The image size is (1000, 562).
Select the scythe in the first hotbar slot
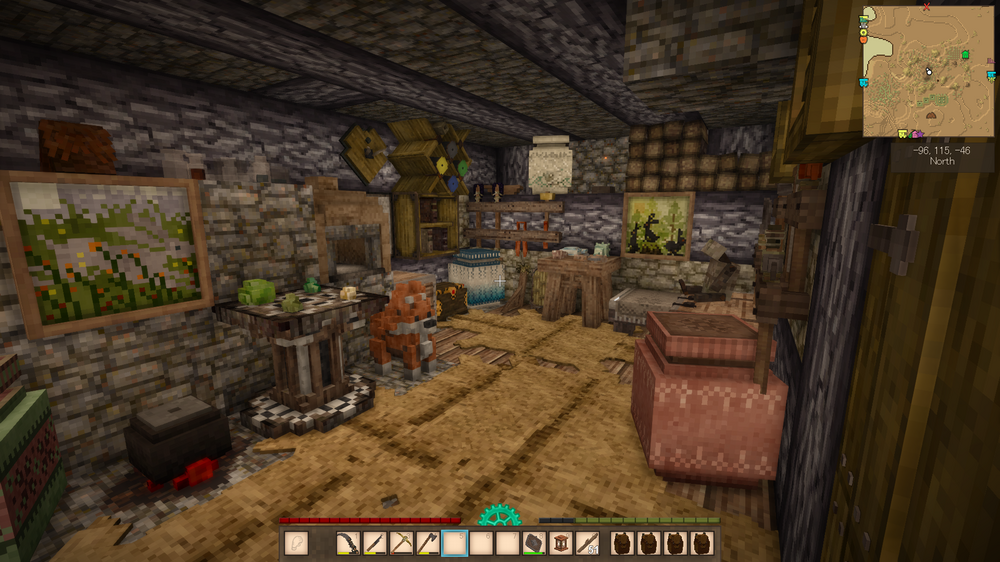350,543
